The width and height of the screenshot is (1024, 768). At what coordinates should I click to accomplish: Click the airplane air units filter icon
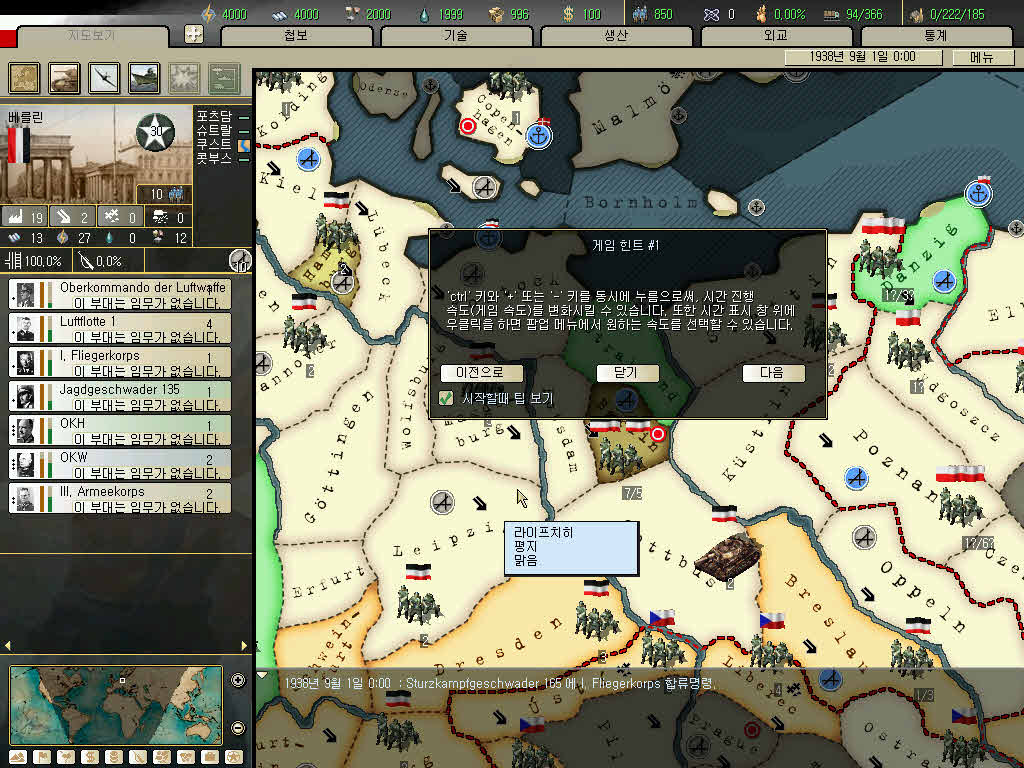[x=104, y=78]
